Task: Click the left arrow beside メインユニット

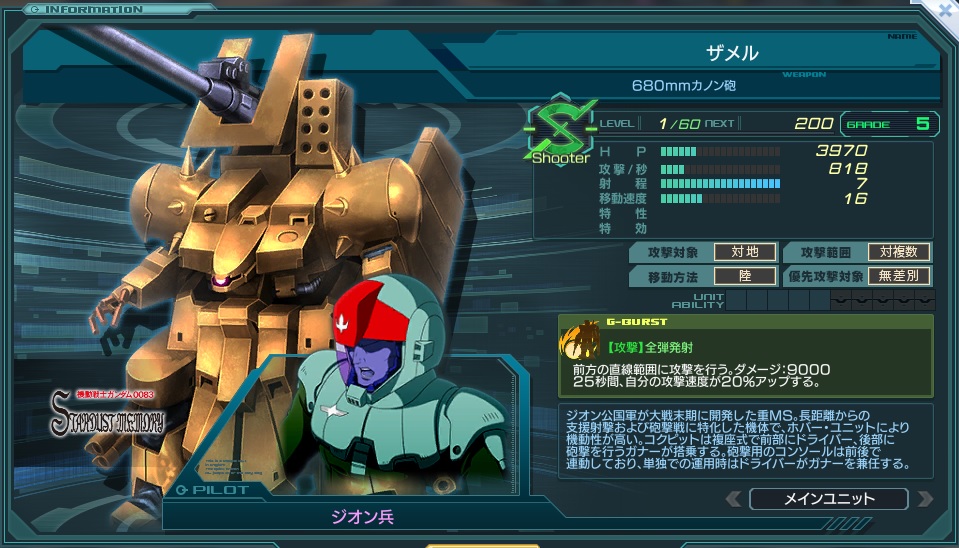Action: click(x=734, y=498)
